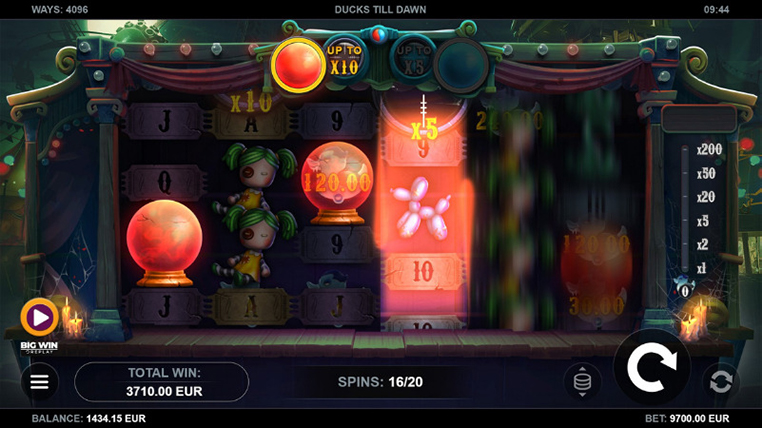Toggle the autoplay arrows button
762x428 pixels.
[x=720, y=381]
